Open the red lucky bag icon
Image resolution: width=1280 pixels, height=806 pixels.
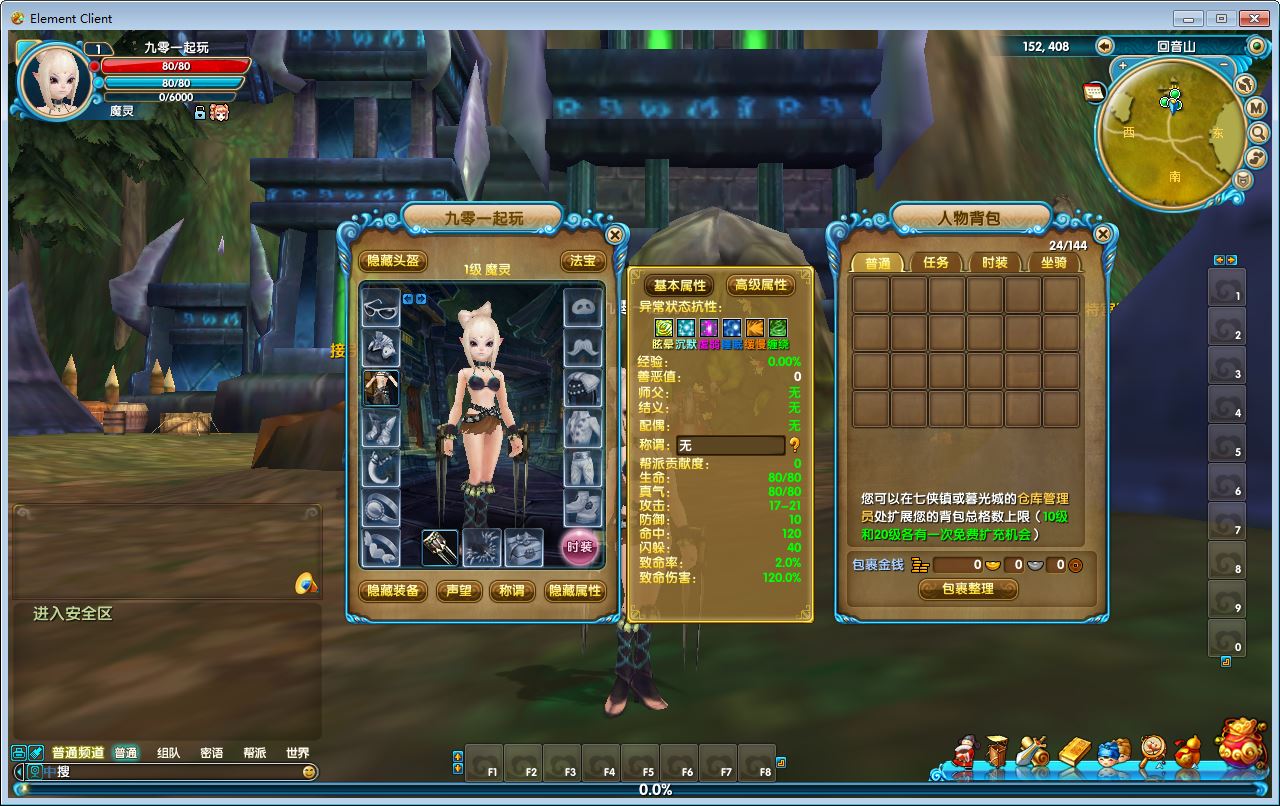click(x=1241, y=743)
